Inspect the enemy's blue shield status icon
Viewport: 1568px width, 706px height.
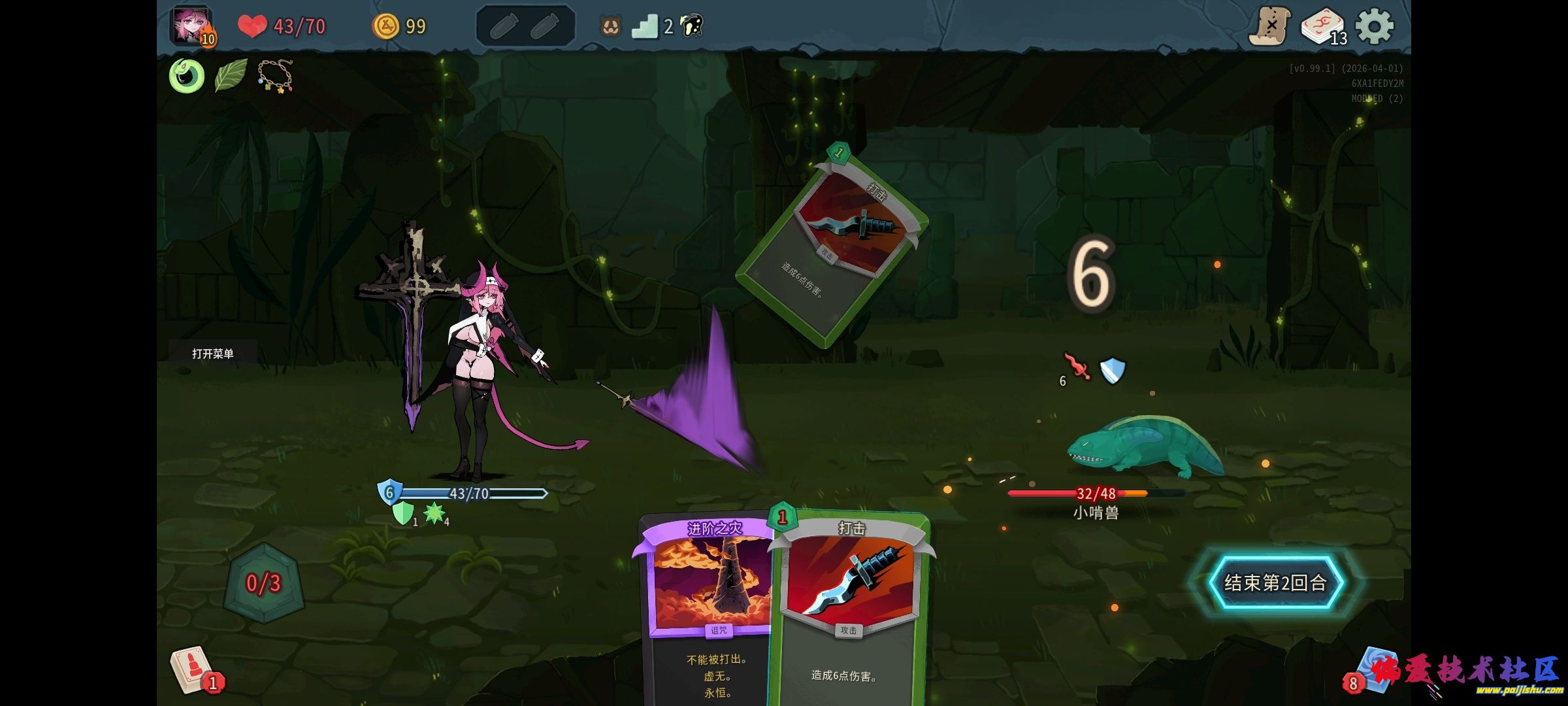[x=1113, y=370]
